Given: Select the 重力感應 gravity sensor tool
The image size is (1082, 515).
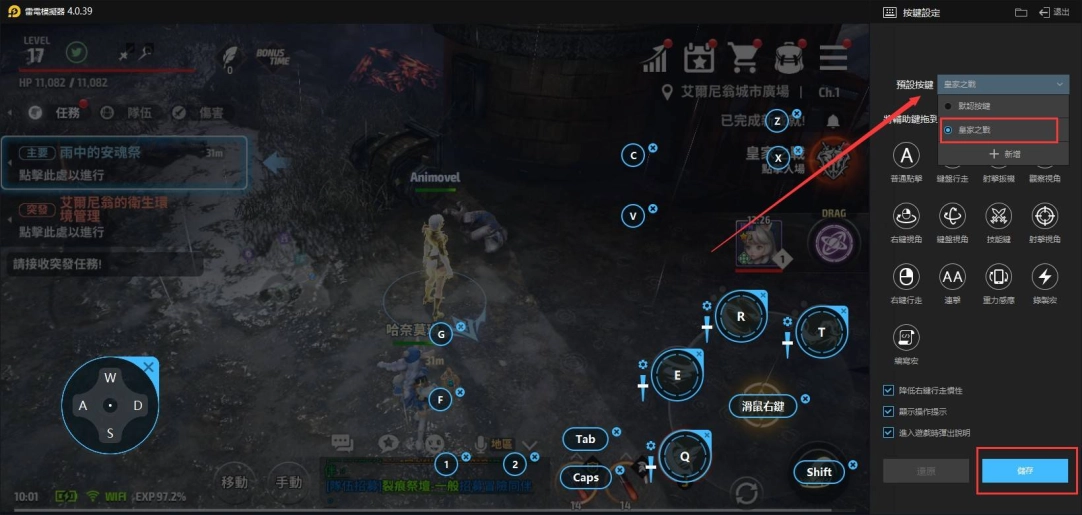Looking at the screenshot, I should click(999, 276).
